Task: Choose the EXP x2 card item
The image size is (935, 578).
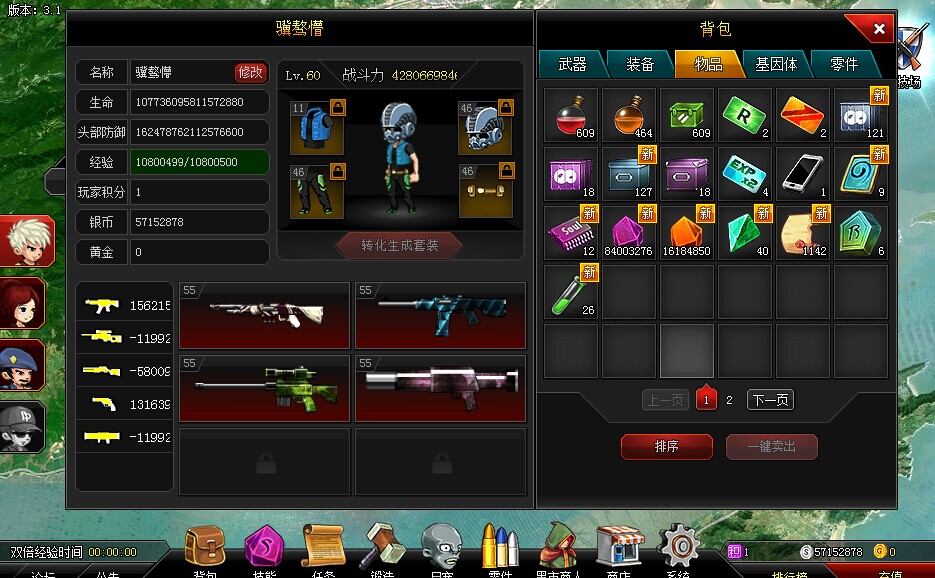Action: tap(745, 173)
